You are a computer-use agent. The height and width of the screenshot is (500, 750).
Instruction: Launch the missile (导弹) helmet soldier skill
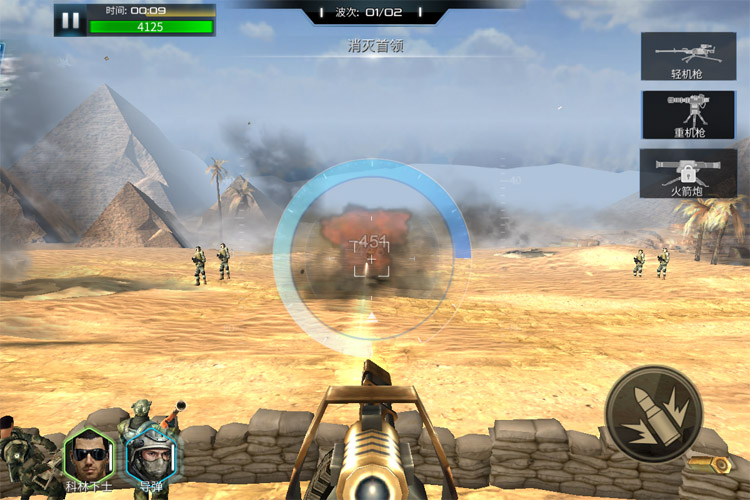151,458
